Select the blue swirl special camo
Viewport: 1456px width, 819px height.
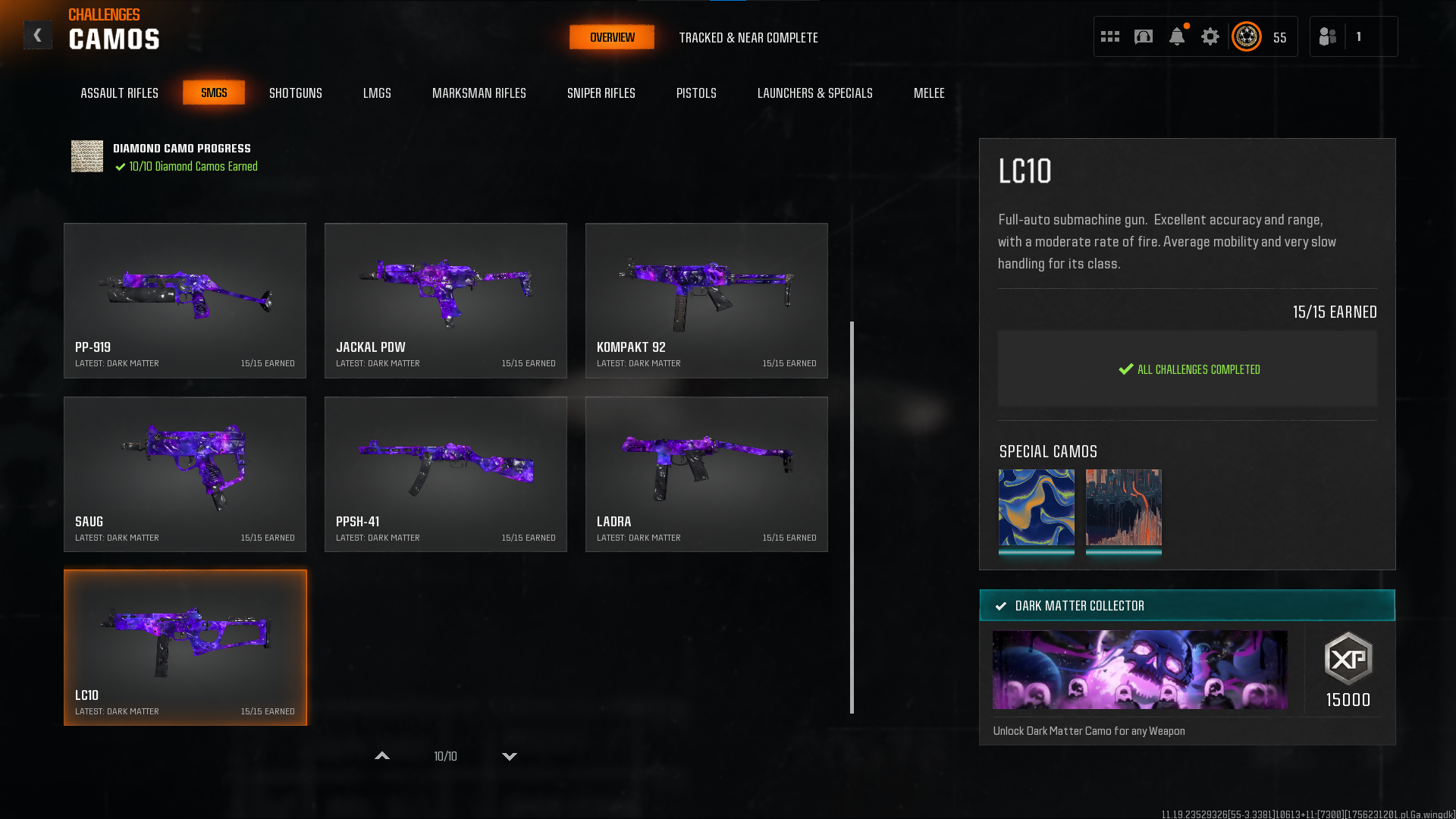click(x=1036, y=507)
